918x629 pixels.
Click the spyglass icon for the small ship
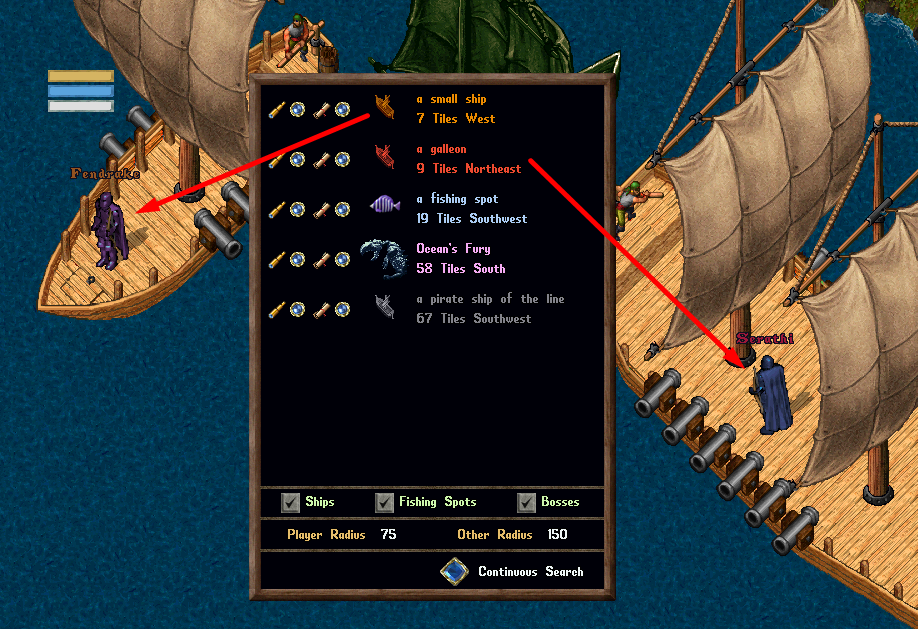coord(277,109)
